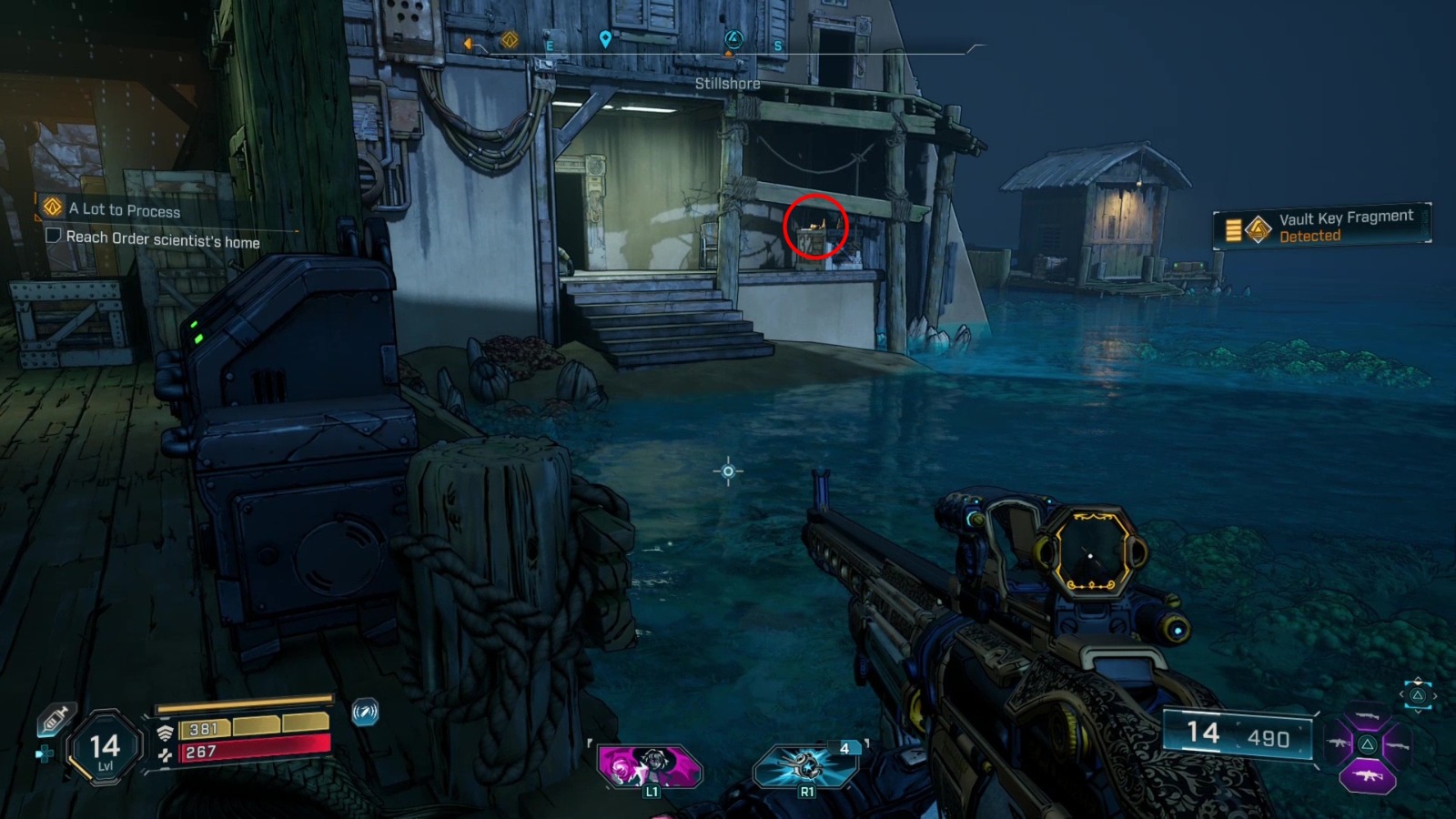Expand the orange arrow below the vault symbol marker
Viewport: 1456px width, 819px height.
(x=729, y=54)
